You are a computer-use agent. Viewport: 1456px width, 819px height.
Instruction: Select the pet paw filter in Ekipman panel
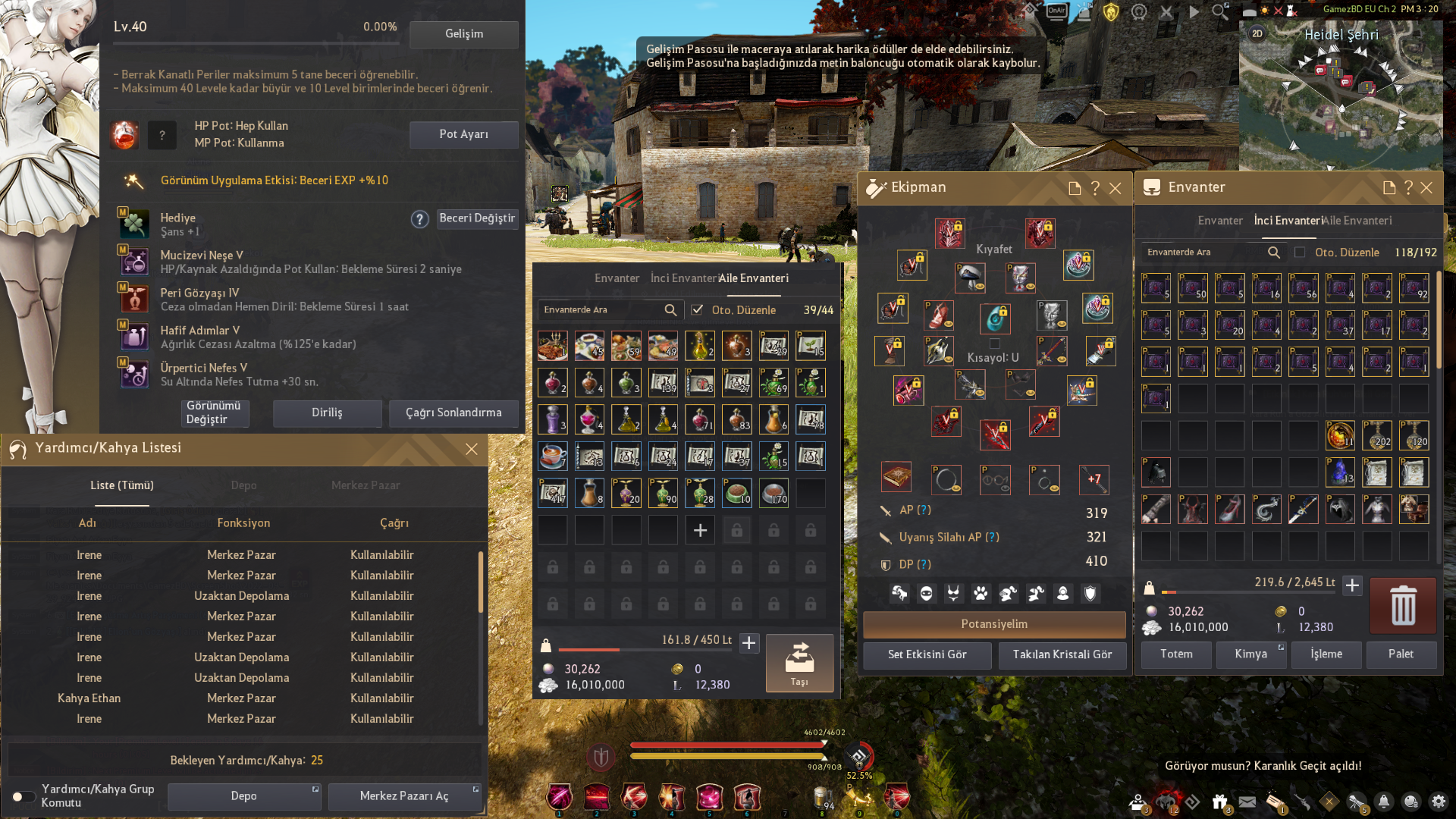coord(981,594)
